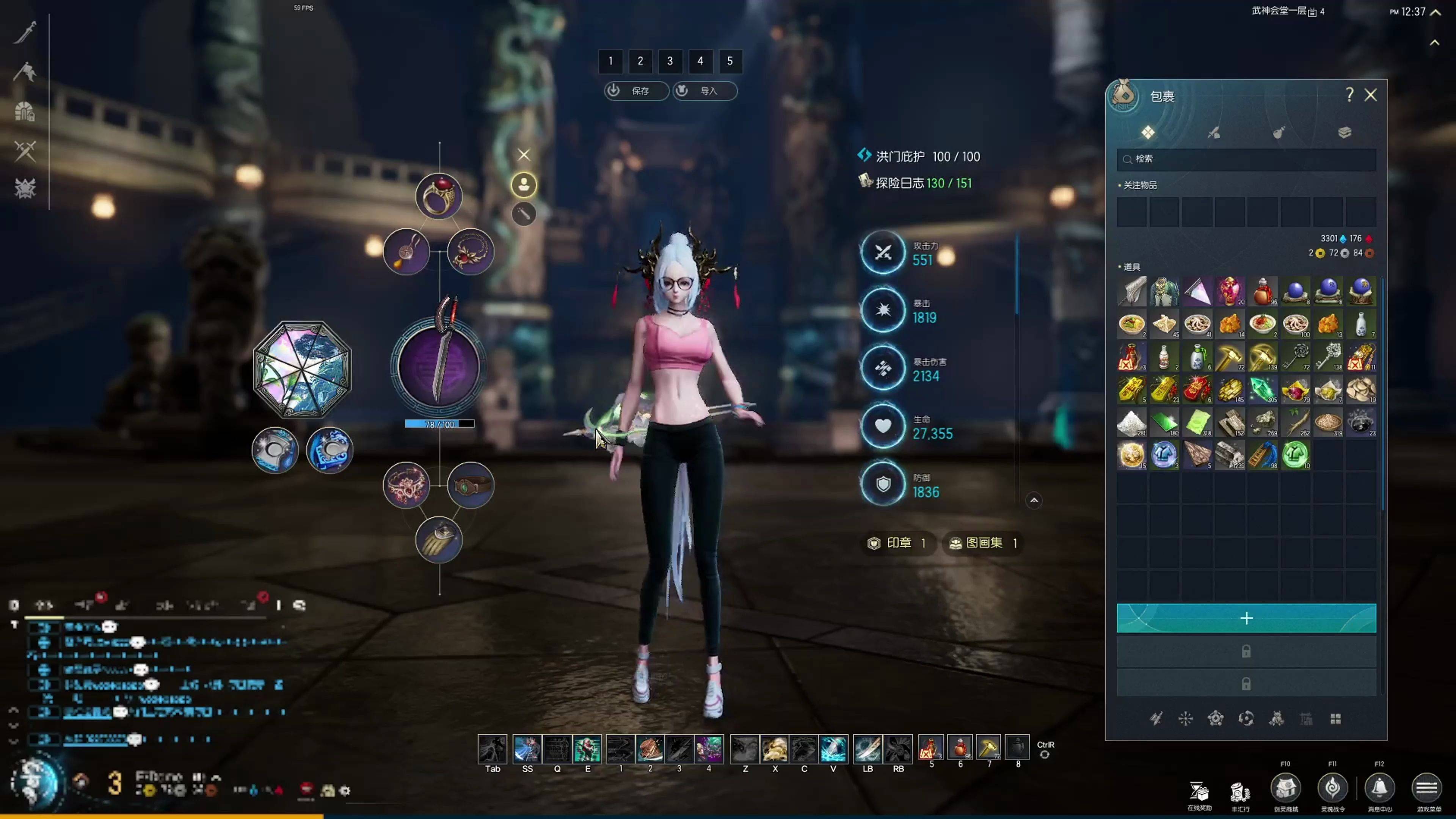Viewport: 1456px width, 819px height.
Task: Select the green-gem belt slot
Action: tap(471, 485)
